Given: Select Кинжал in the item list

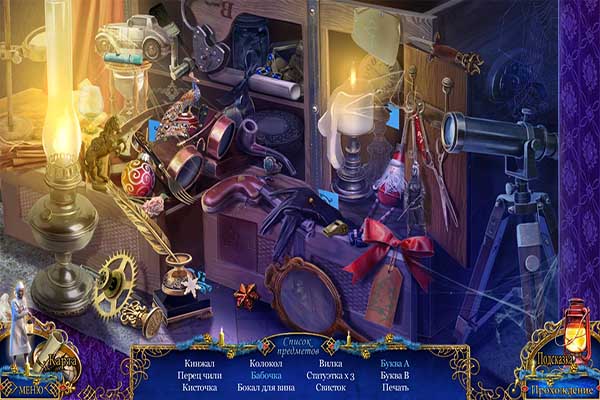Looking at the screenshot, I should [201, 362].
